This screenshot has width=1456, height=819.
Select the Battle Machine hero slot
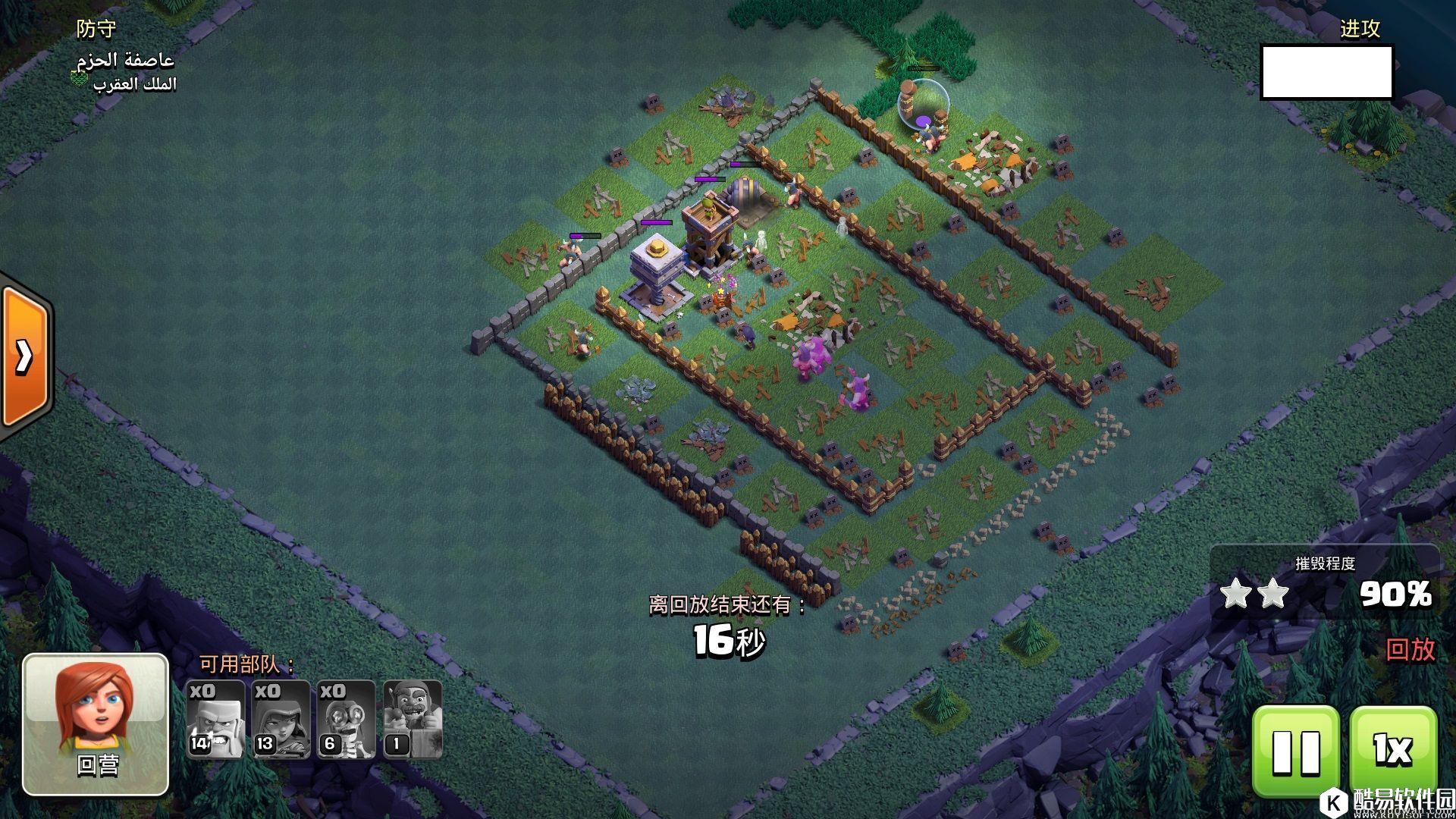412,719
